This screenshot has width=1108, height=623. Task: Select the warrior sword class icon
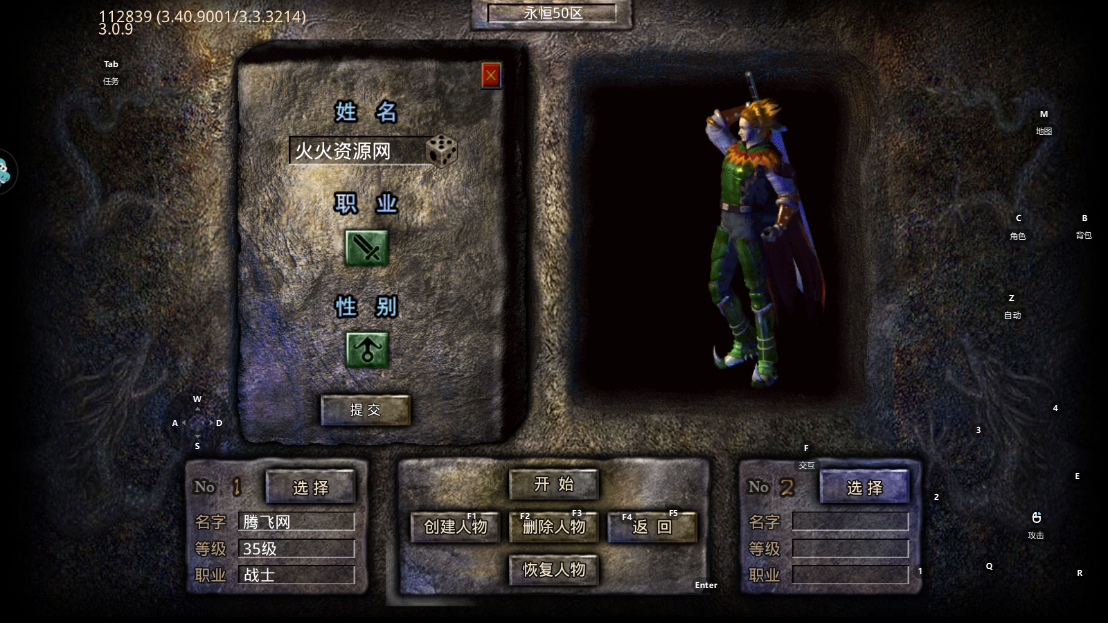367,248
